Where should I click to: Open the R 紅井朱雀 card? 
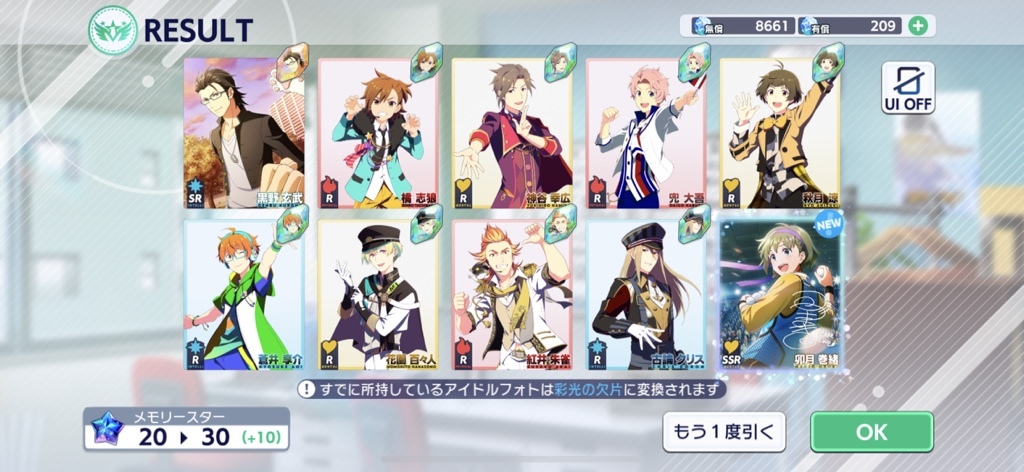pos(512,295)
